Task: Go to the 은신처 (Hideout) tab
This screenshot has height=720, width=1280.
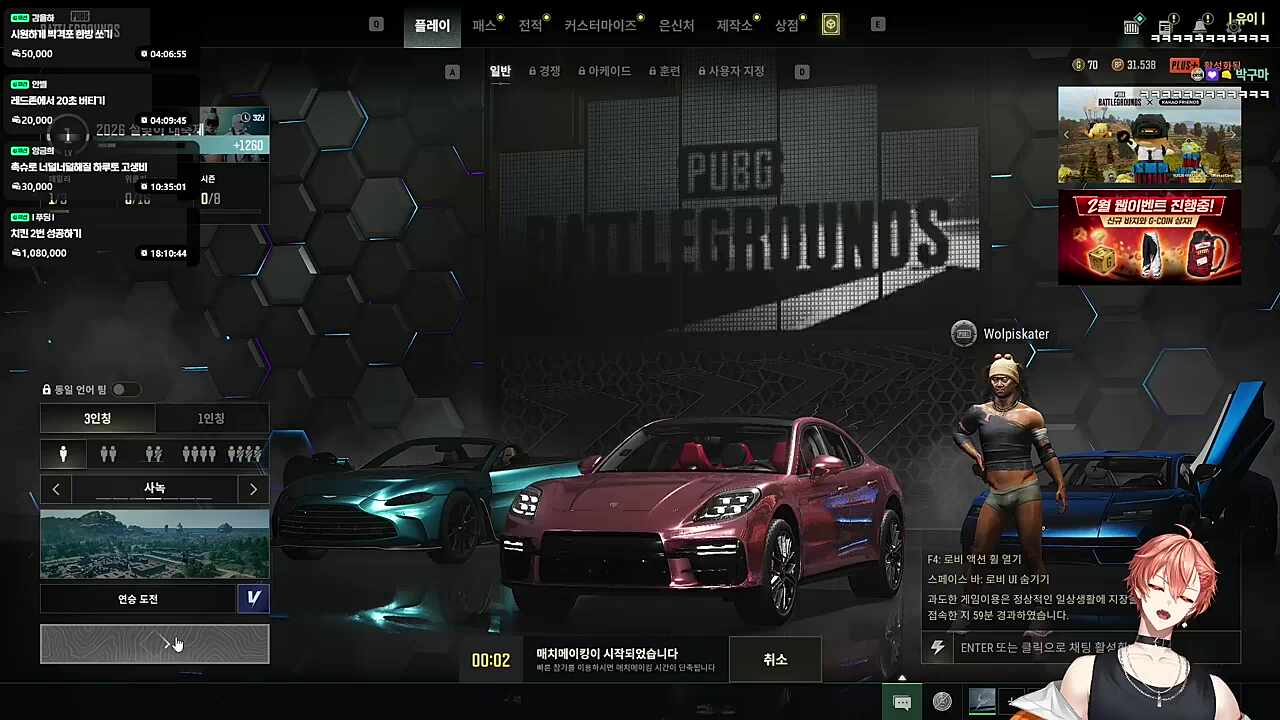Action: (x=677, y=25)
